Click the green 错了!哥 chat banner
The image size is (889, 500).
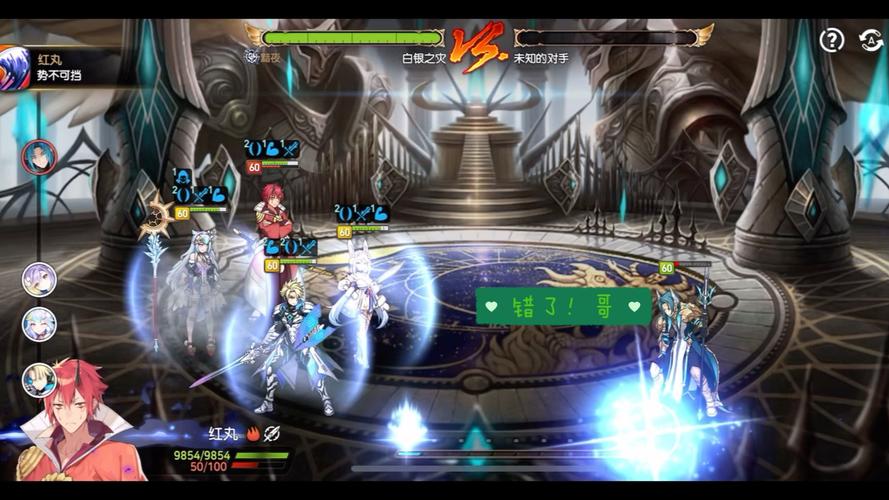point(564,306)
